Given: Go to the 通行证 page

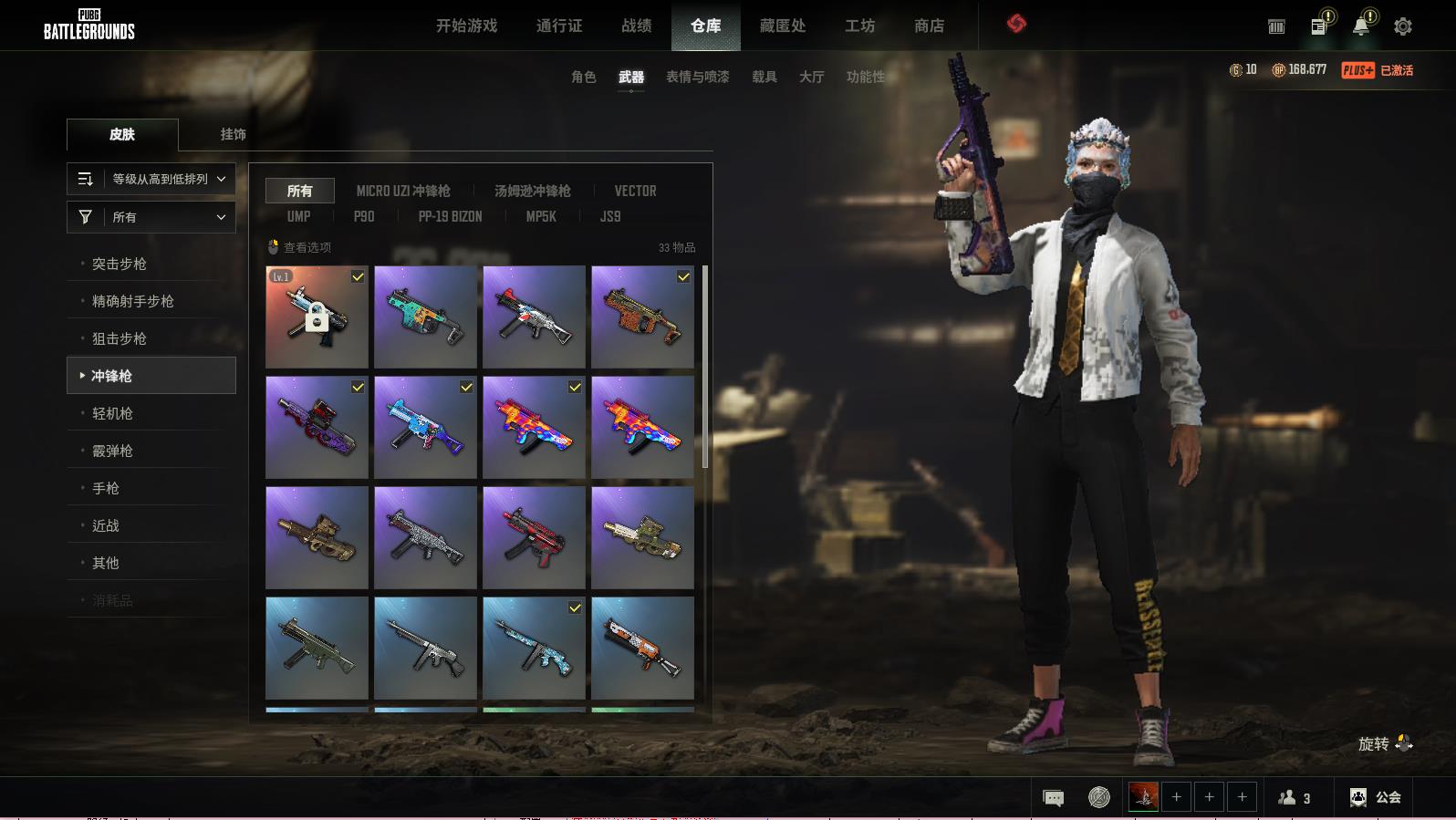Looking at the screenshot, I should tap(559, 26).
